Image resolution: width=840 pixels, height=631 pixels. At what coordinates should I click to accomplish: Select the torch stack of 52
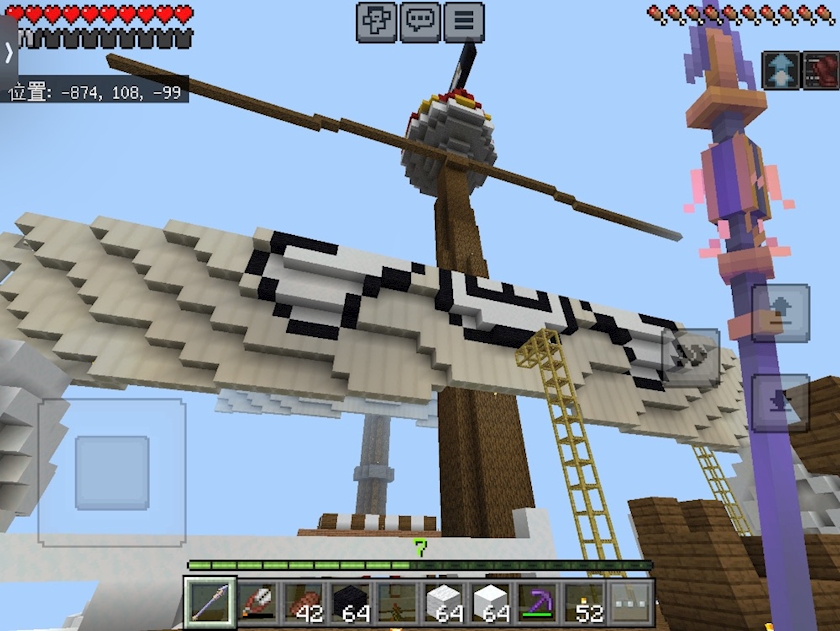(585, 602)
